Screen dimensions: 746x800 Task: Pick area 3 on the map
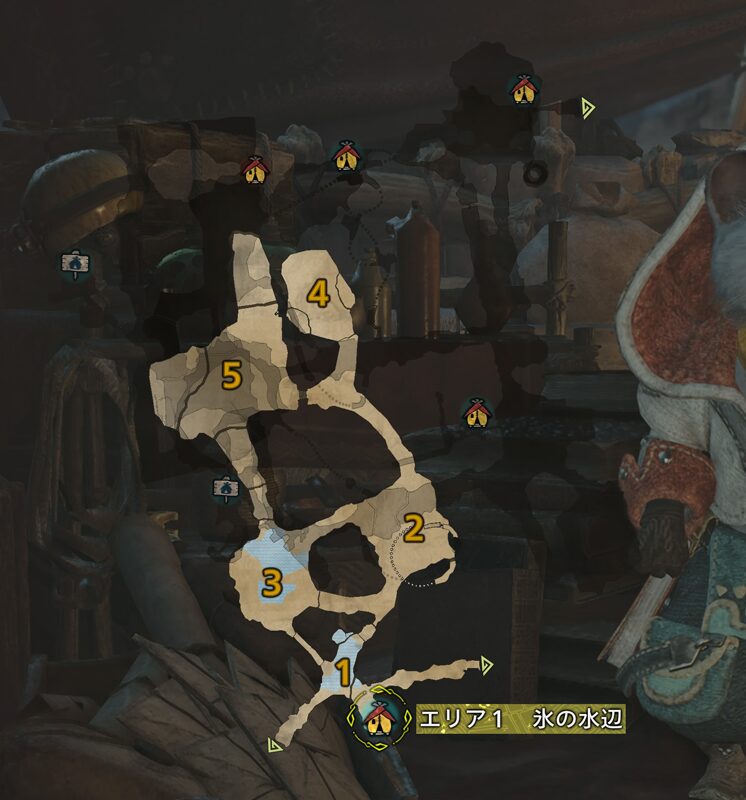271,583
